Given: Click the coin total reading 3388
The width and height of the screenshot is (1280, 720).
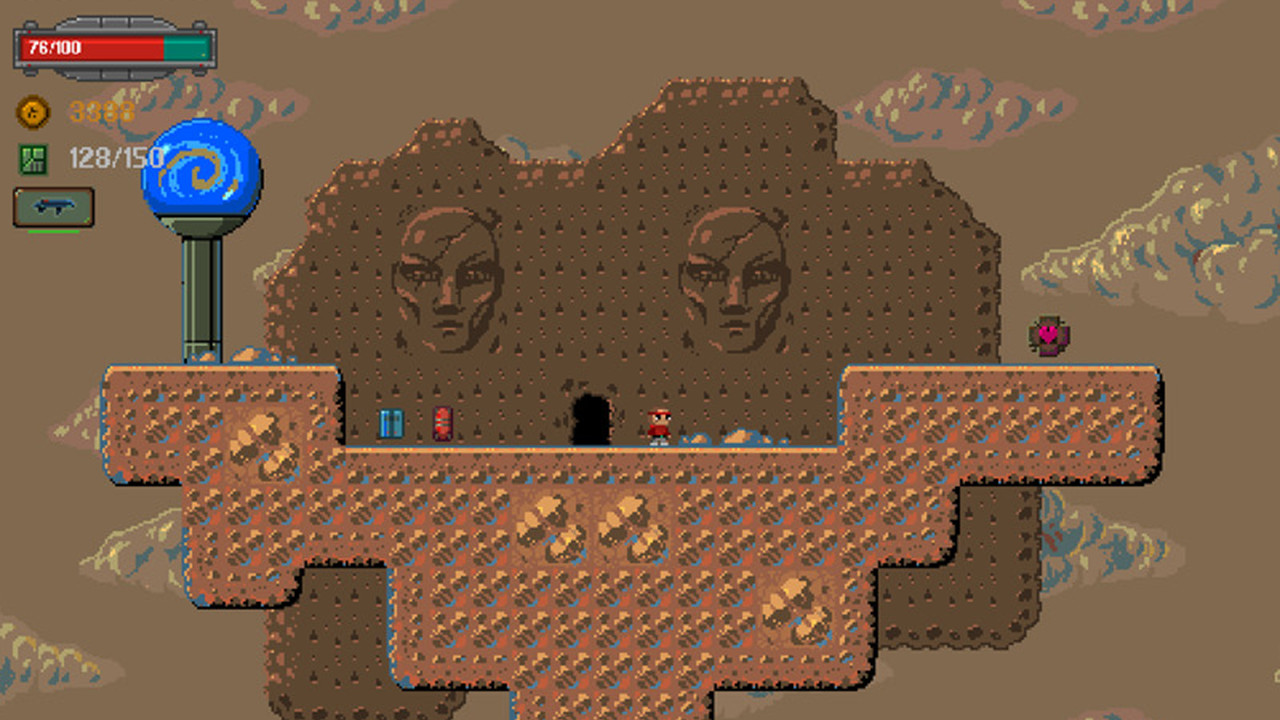Looking at the screenshot, I should point(100,112).
